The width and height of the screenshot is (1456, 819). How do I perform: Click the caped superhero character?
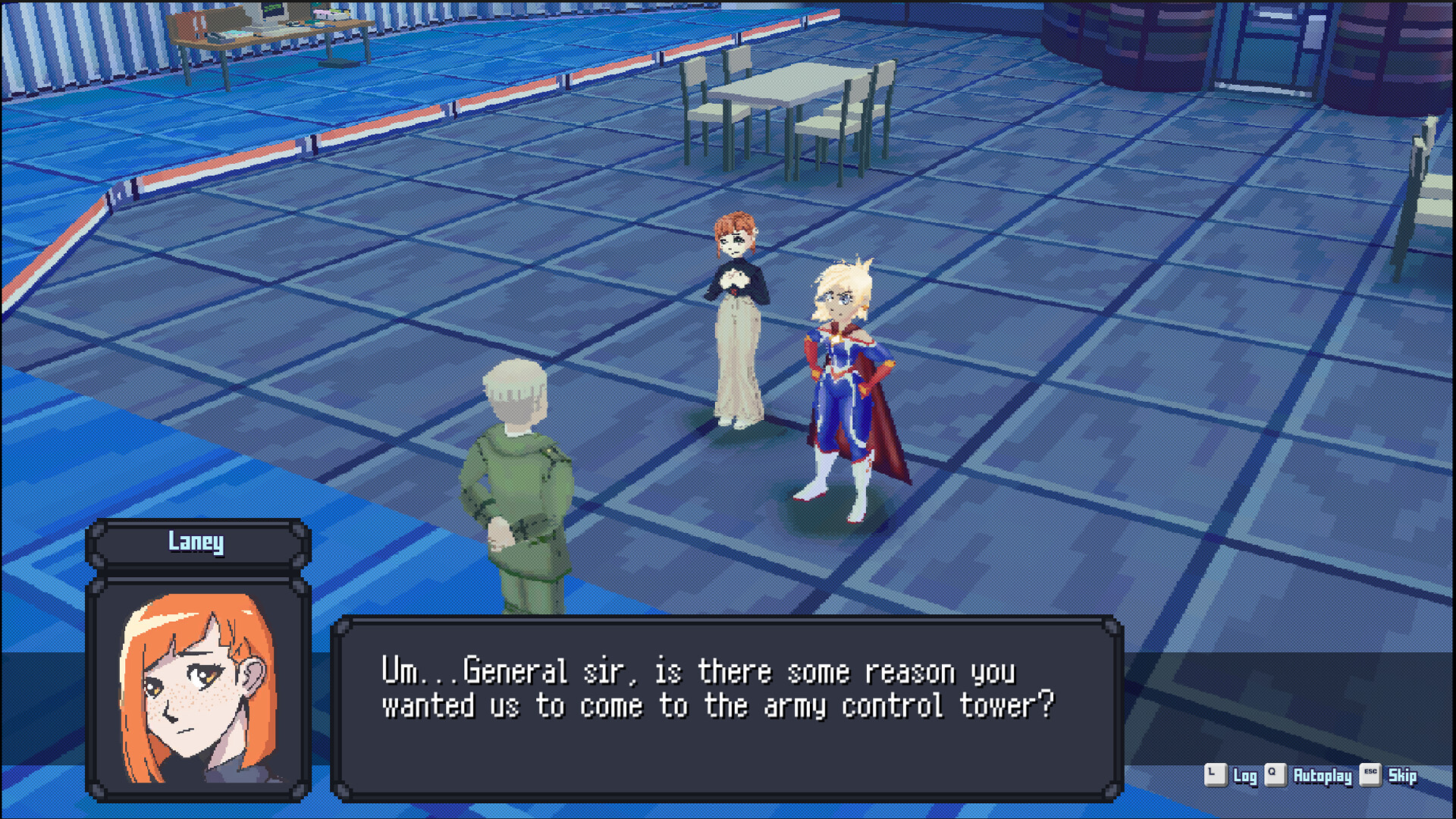(849, 379)
